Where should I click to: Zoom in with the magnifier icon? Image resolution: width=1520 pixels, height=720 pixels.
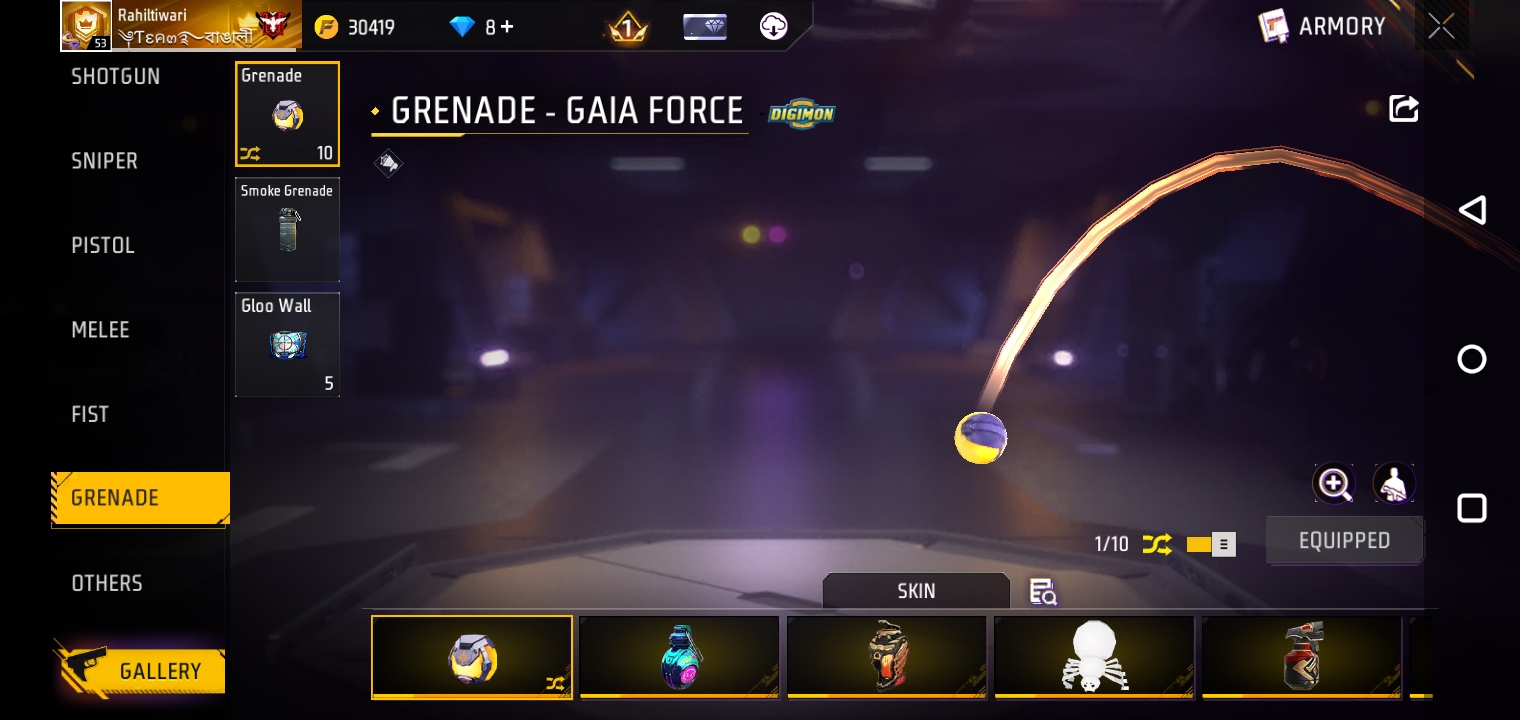point(1334,484)
